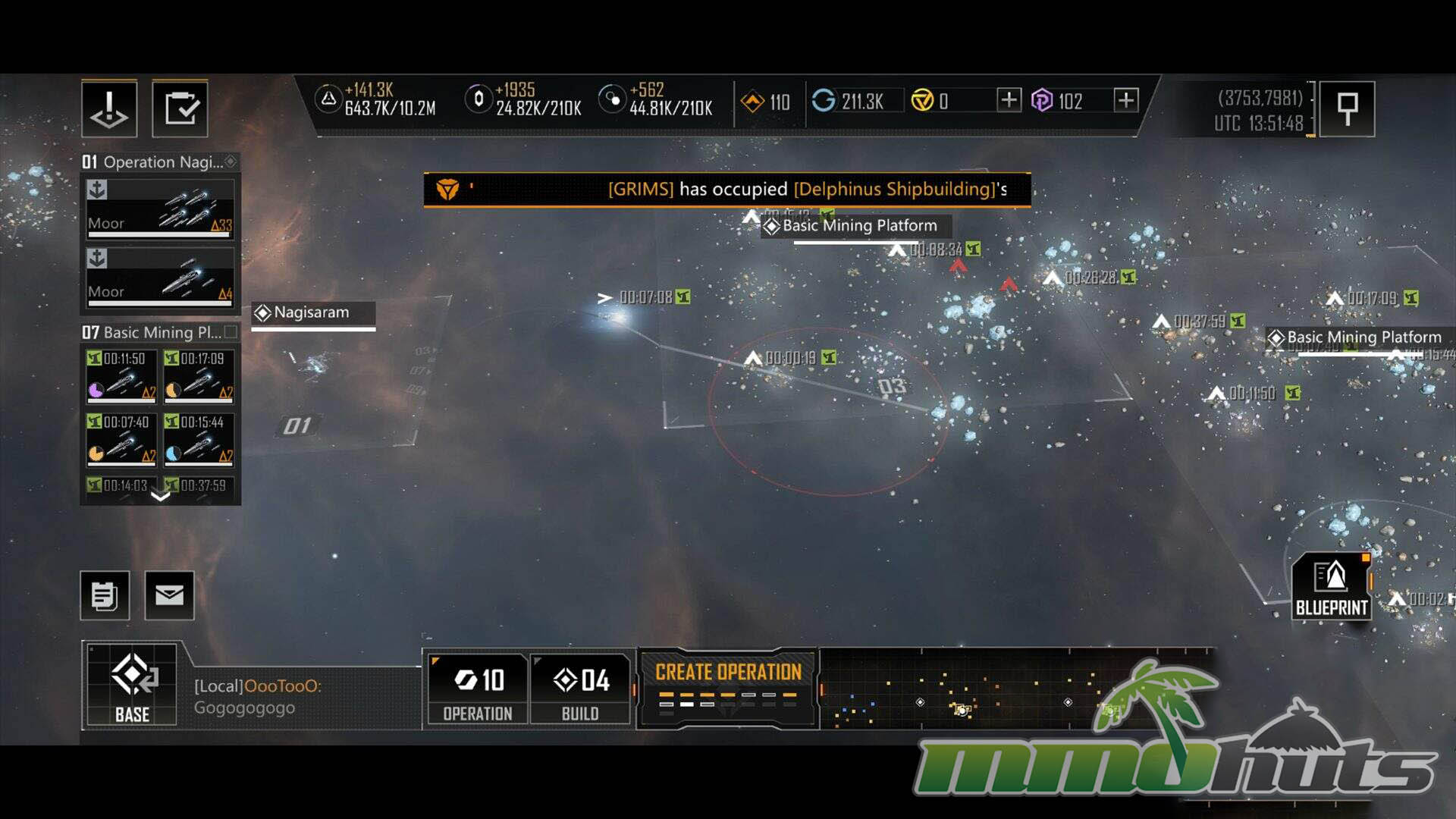This screenshot has width=1456, height=819.
Task: Open the Build panel showing 04
Action: click(x=581, y=689)
